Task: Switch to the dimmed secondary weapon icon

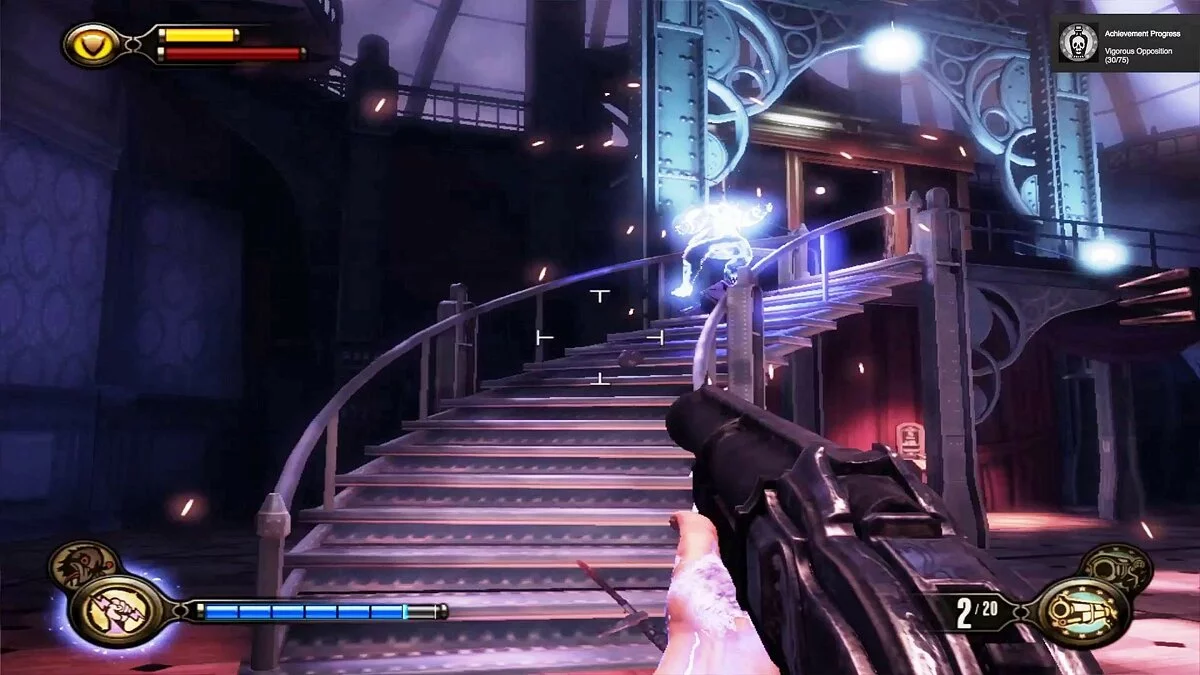Action: (1117, 566)
